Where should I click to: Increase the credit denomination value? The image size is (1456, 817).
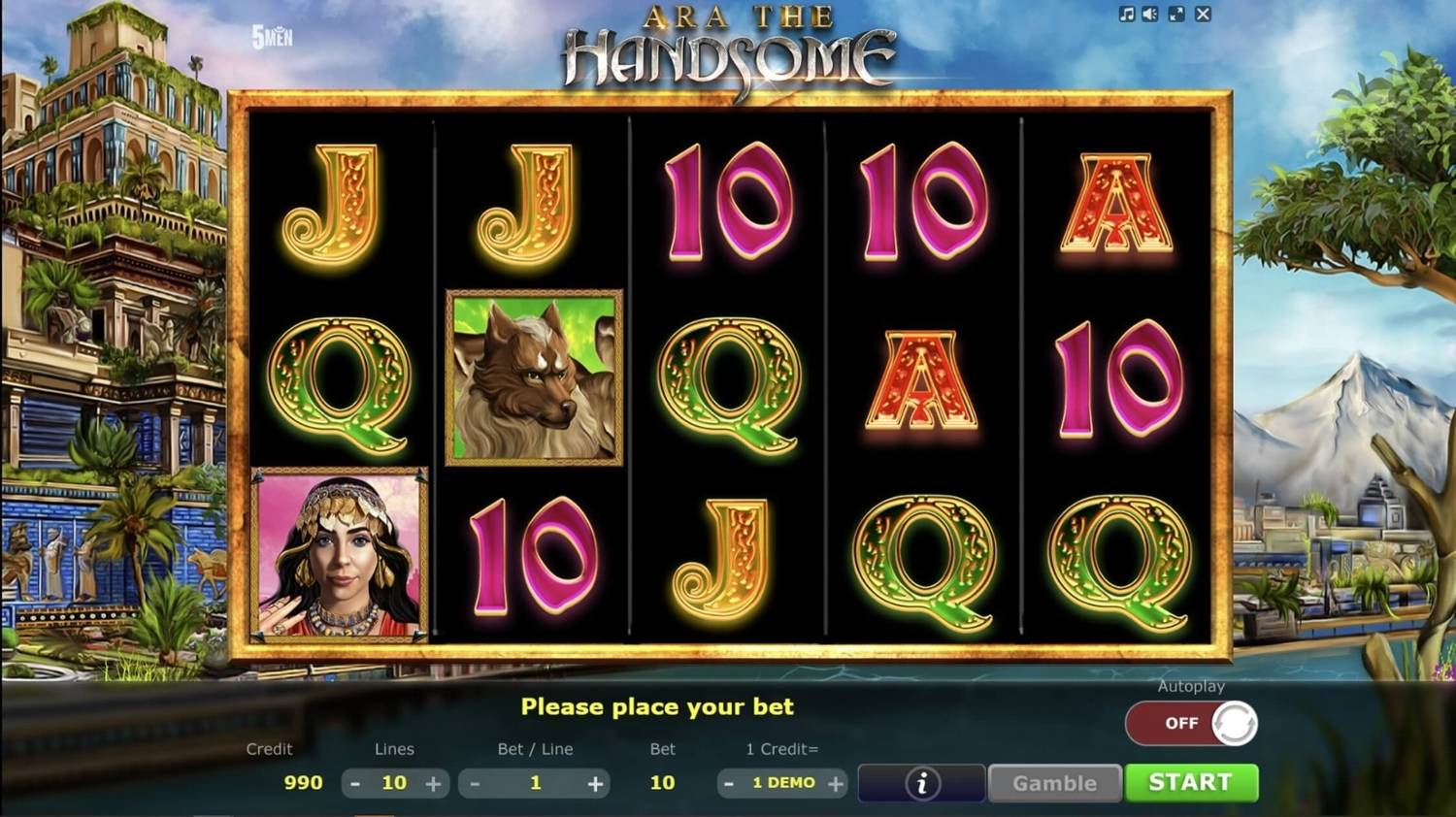click(x=835, y=783)
